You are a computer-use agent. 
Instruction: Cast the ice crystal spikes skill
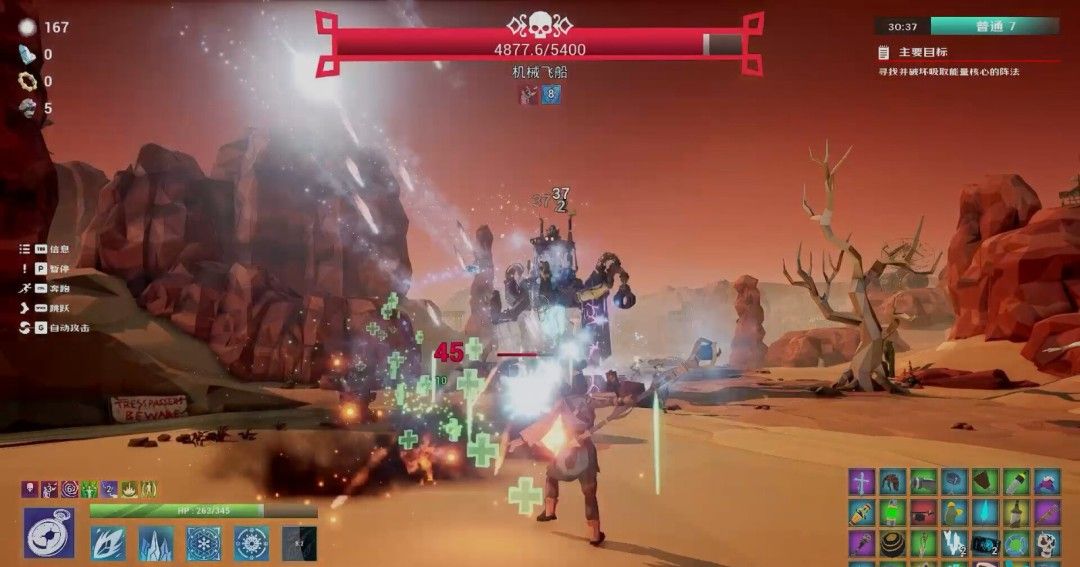tap(156, 543)
